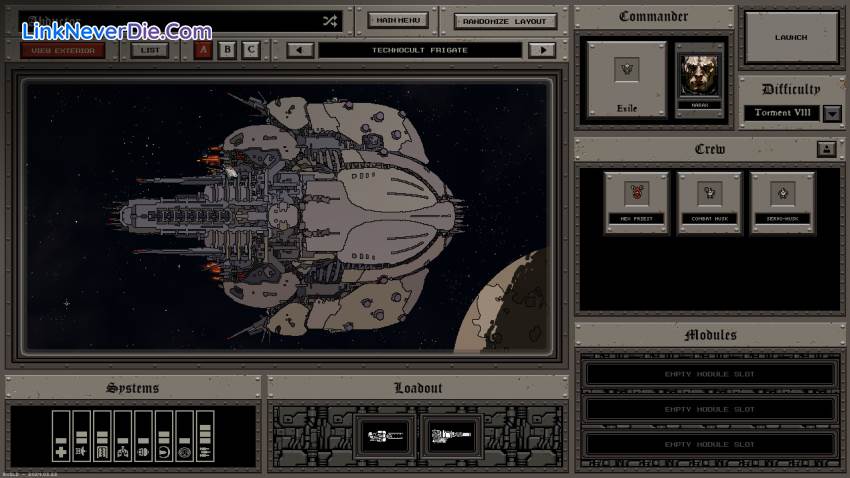
Task: Randomize the ship layout
Action: pos(505,21)
